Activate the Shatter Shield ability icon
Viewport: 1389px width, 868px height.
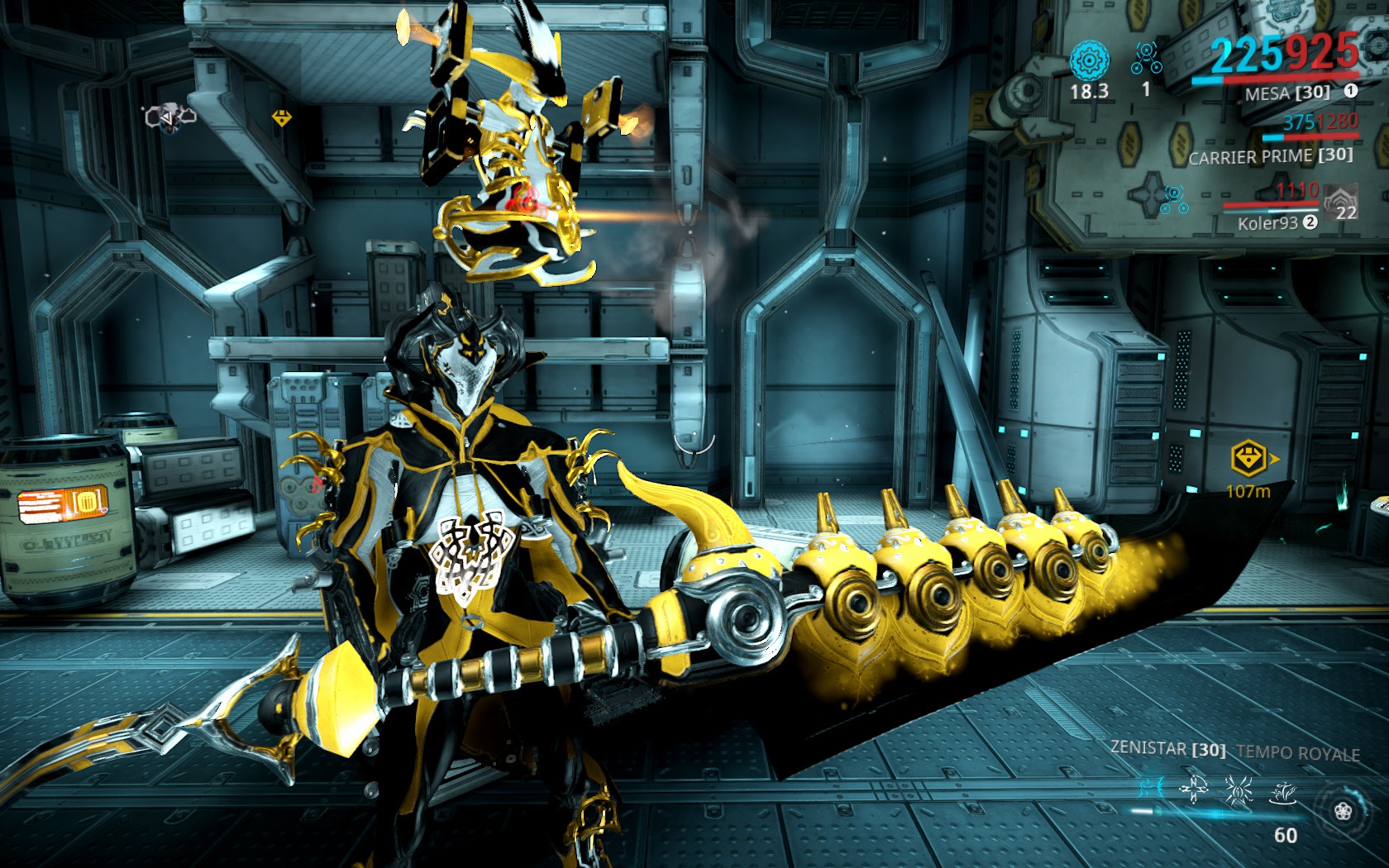point(1238,790)
